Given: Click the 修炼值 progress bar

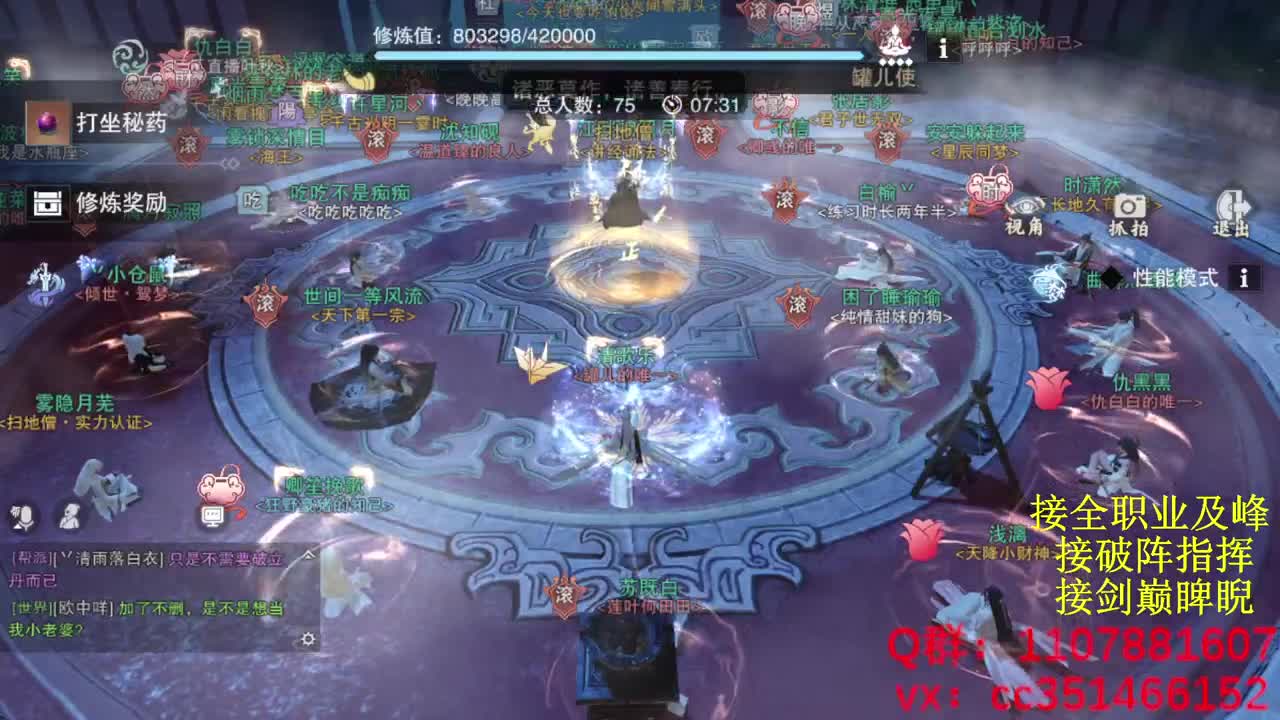Looking at the screenshot, I should [x=620, y=58].
